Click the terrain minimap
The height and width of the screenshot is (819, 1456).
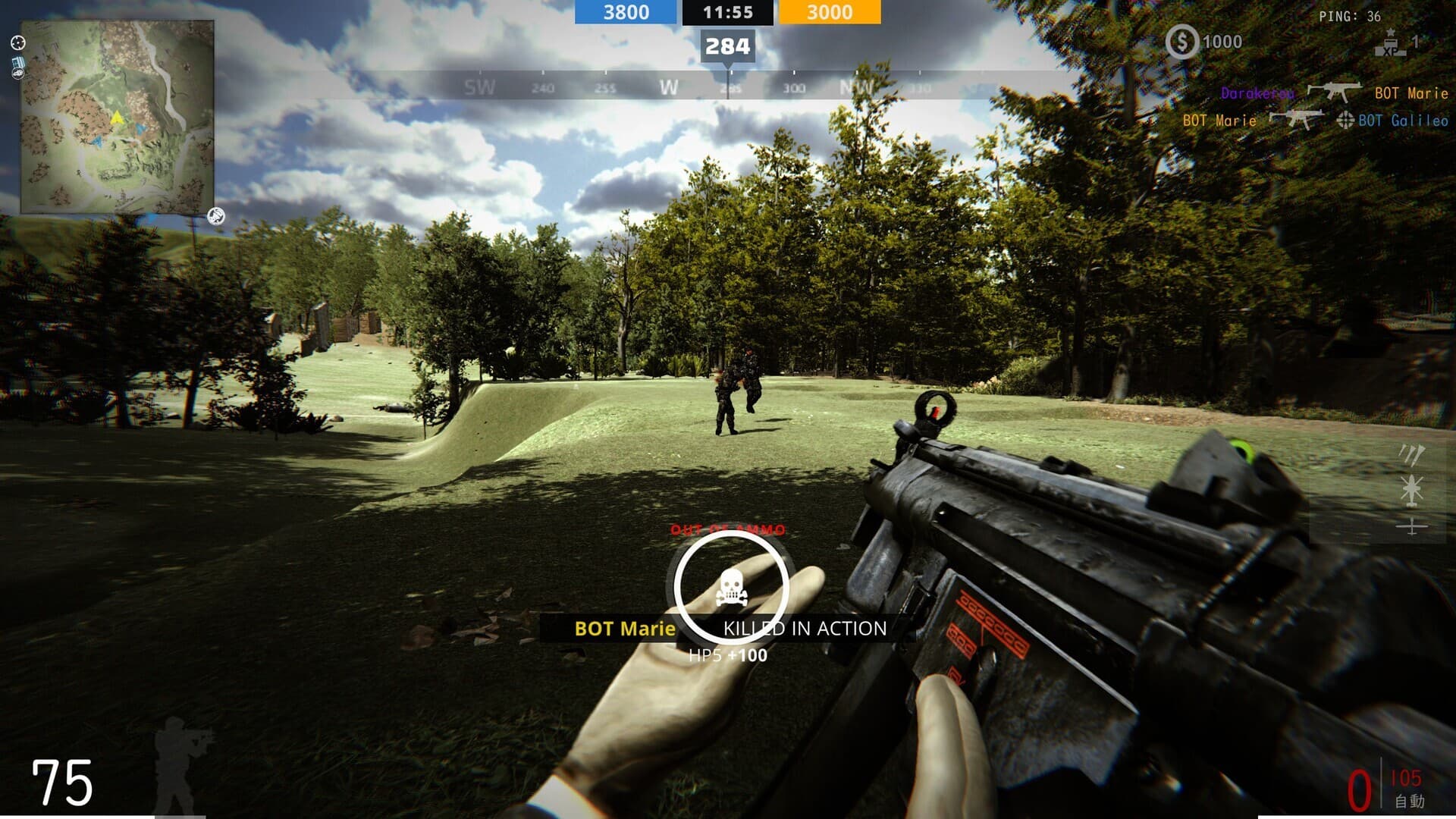[117, 117]
